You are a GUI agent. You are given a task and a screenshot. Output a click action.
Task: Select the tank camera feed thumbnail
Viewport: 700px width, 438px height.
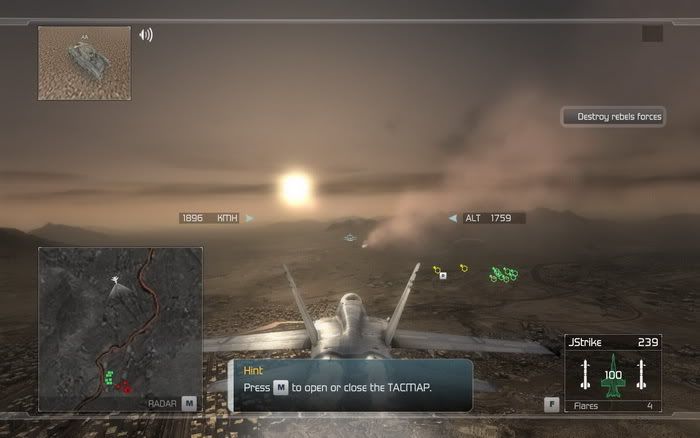(x=84, y=63)
